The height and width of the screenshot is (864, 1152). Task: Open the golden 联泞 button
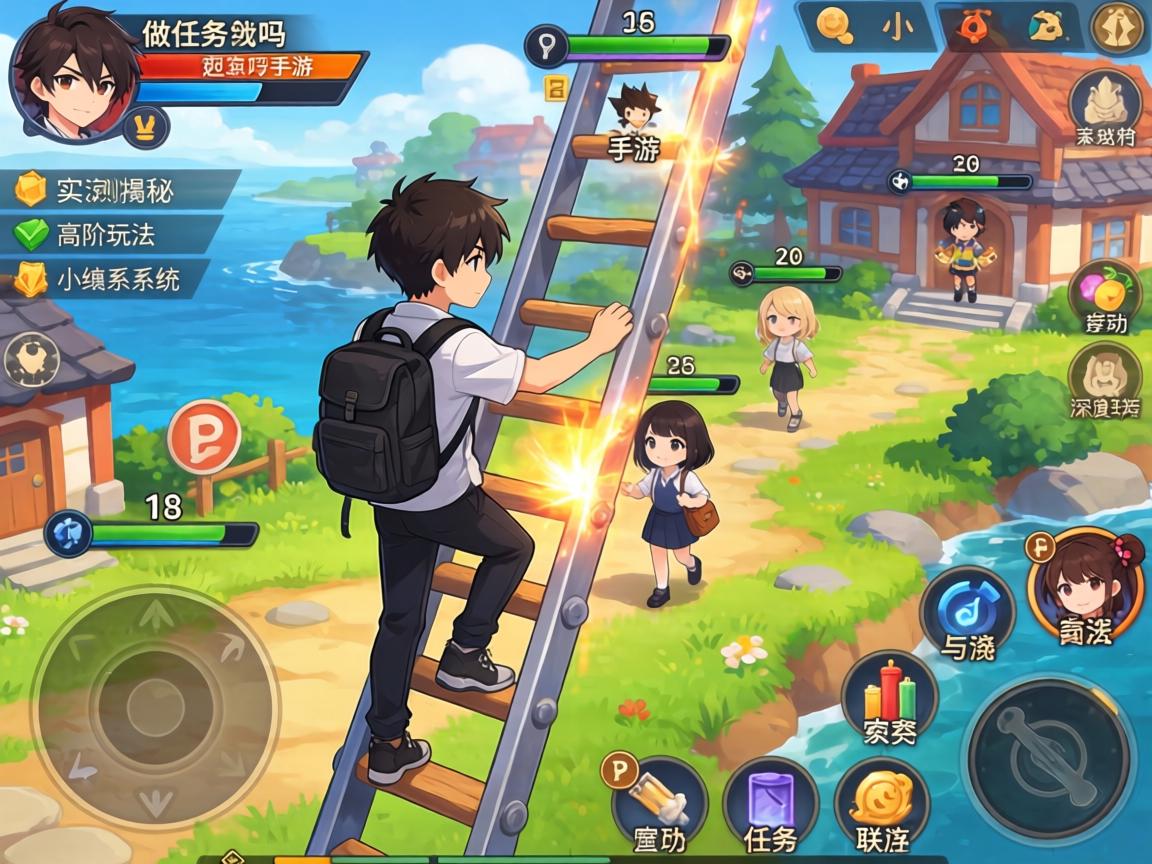click(881, 805)
